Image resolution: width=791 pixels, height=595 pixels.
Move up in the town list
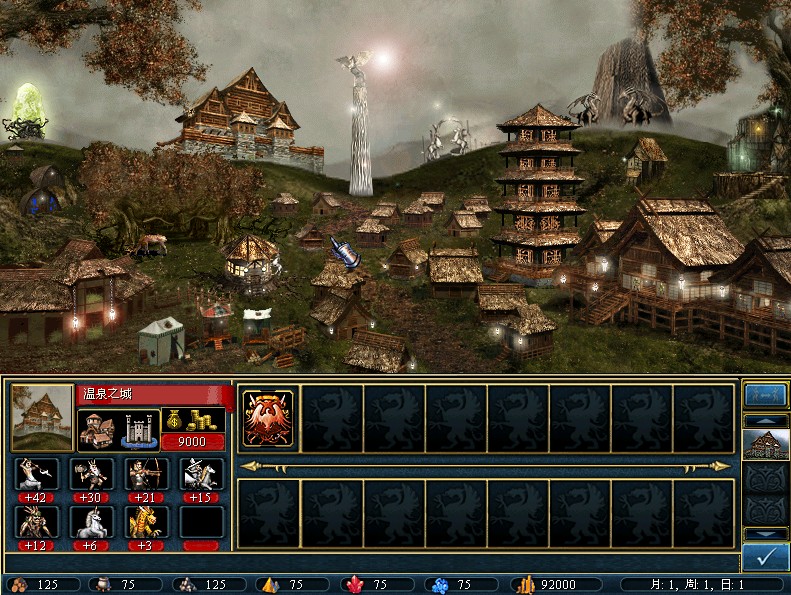point(765,421)
